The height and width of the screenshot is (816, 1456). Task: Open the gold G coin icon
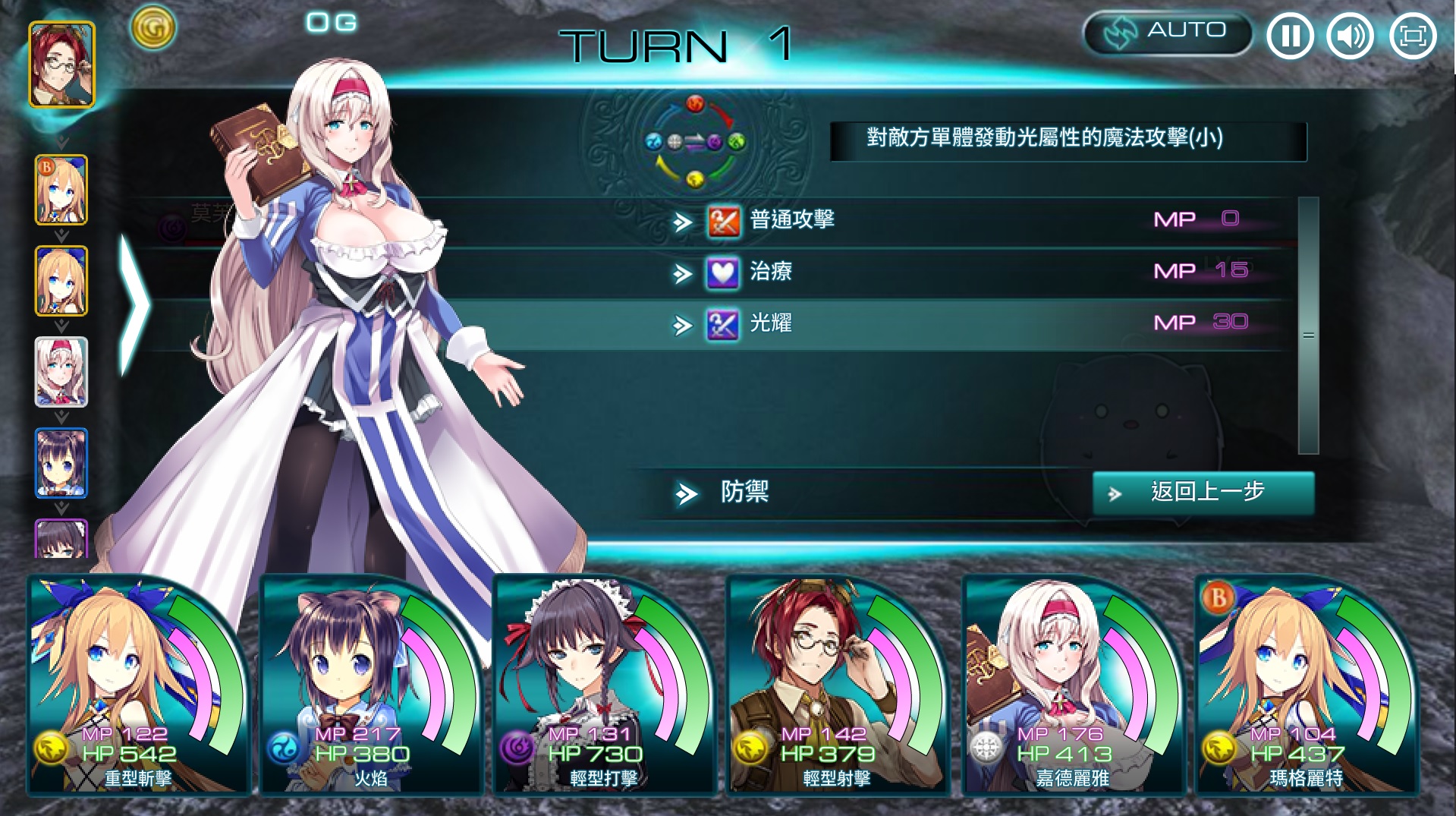[153, 28]
